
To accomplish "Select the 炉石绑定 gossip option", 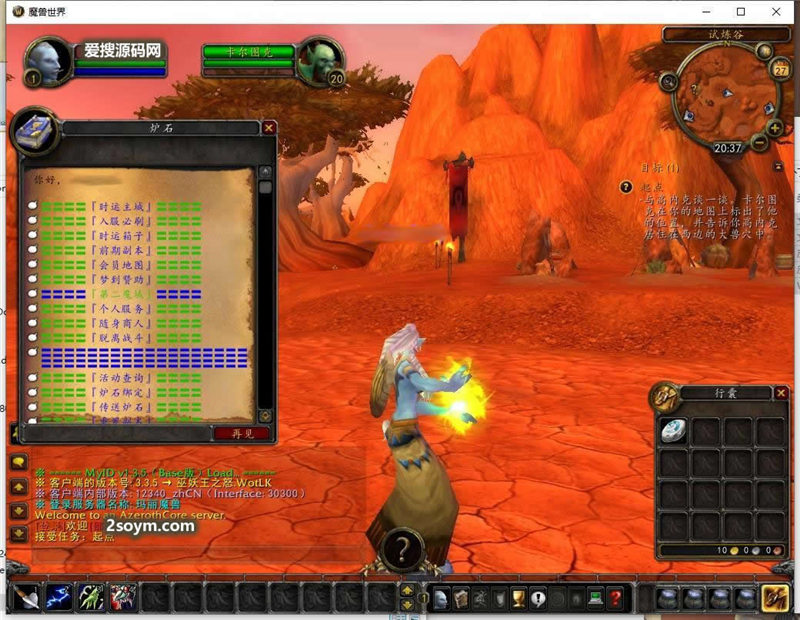I will point(119,393).
